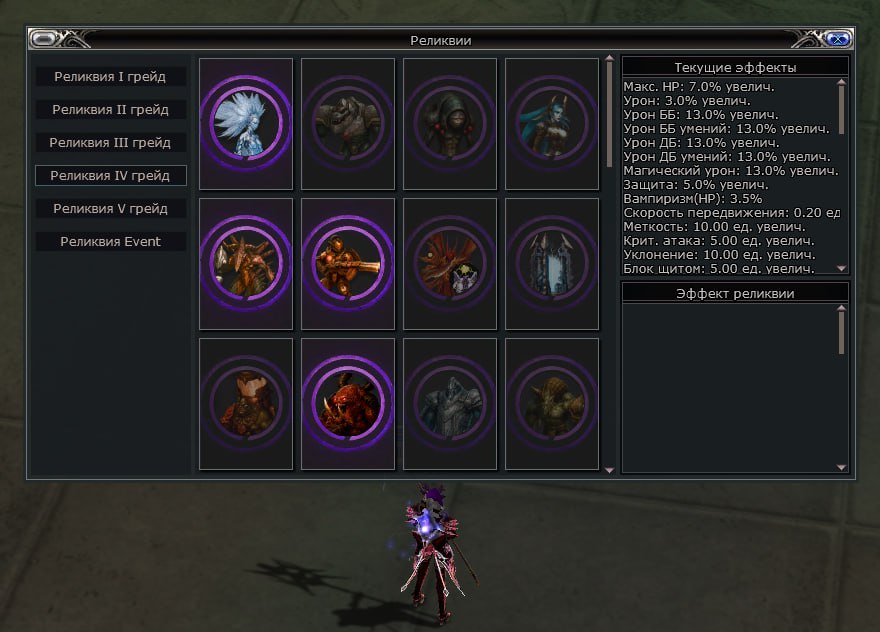Click the relic grid scroll-down arrow
Image resolution: width=880 pixels, height=632 pixels.
click(x=609, y=468)
